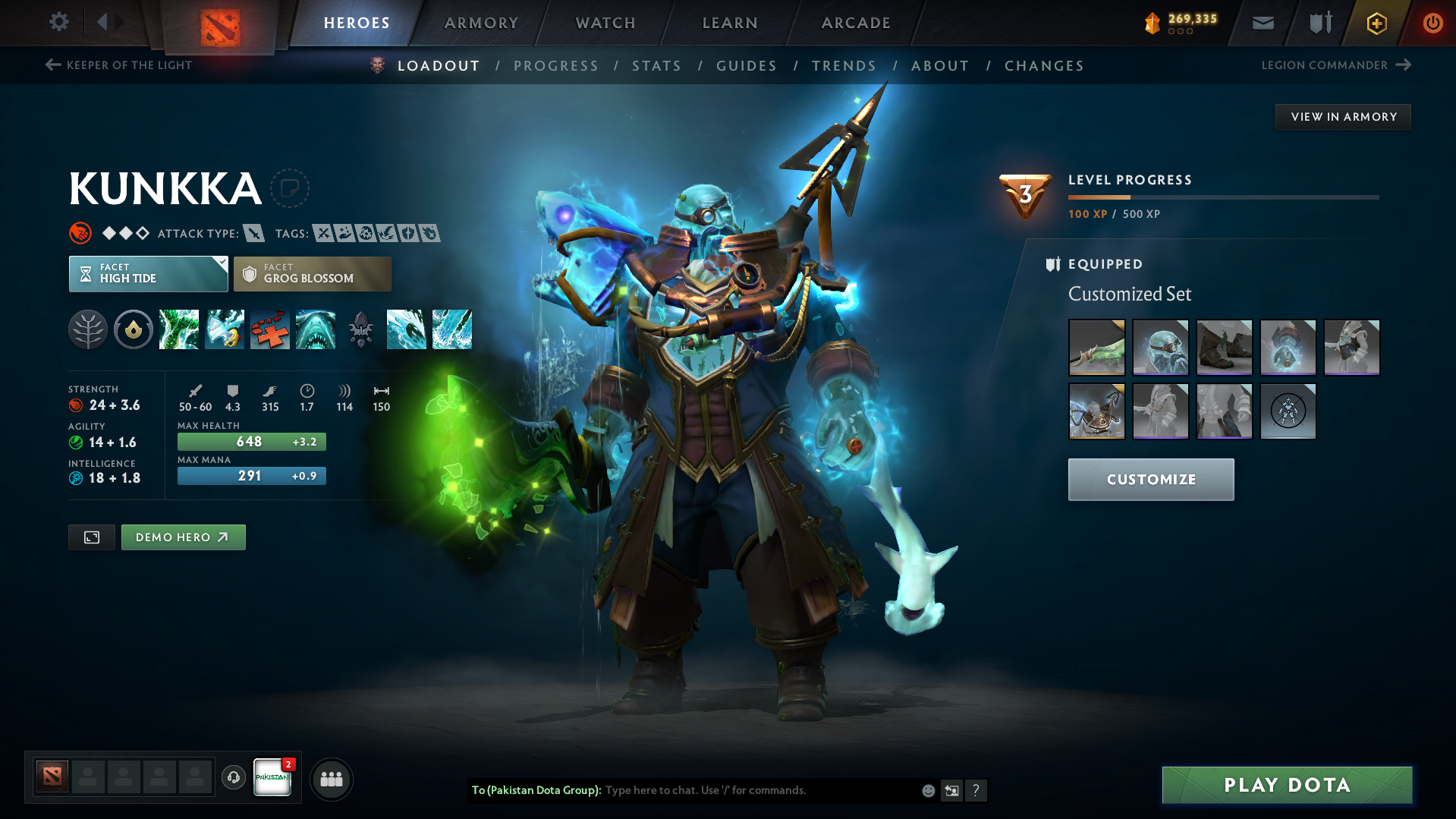Open the green sword item thumbnail
This screenshot has width=1456, height=819.
[x=1096, y=348]
